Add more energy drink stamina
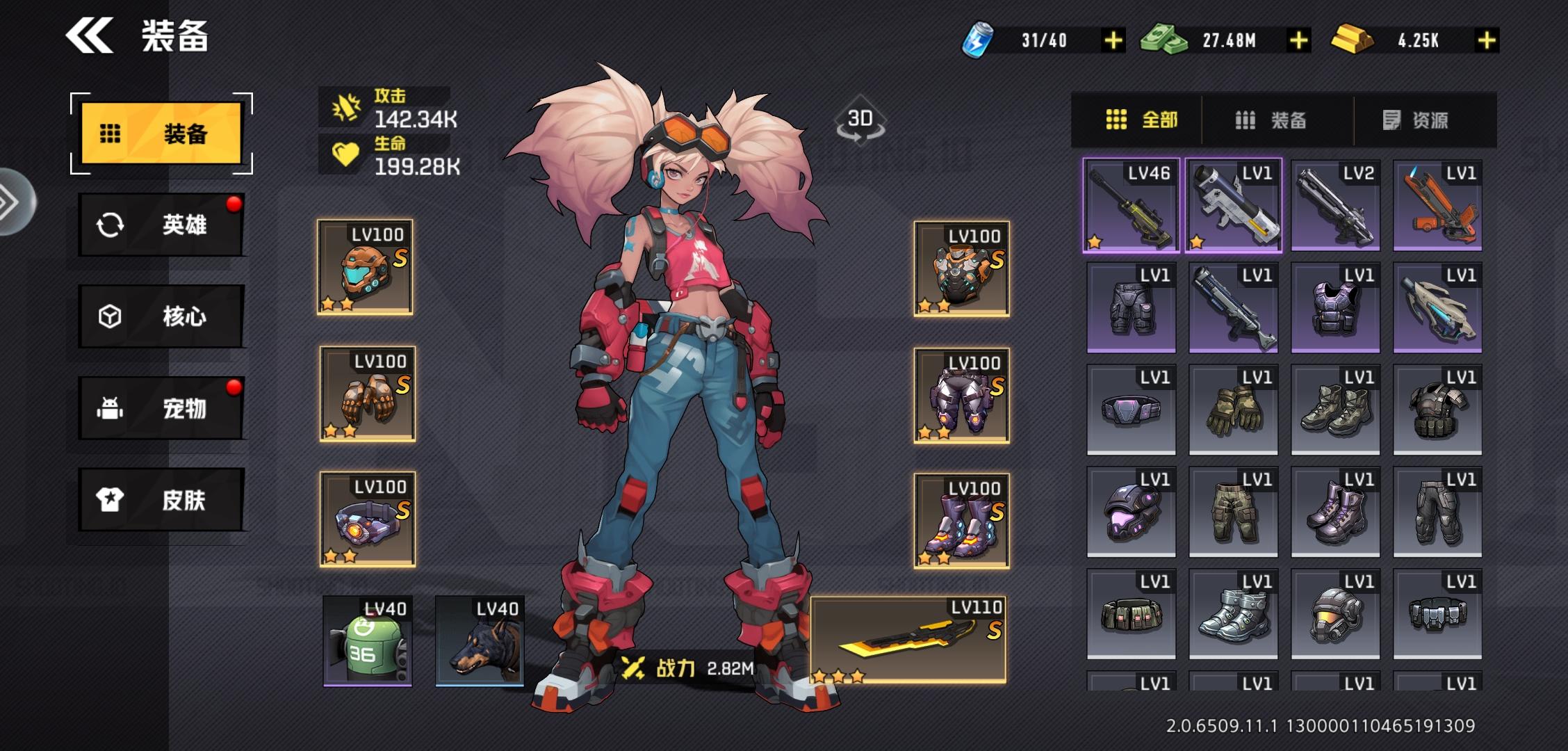The height and width of the screenshot is (751, 1568). [1113, 40]
